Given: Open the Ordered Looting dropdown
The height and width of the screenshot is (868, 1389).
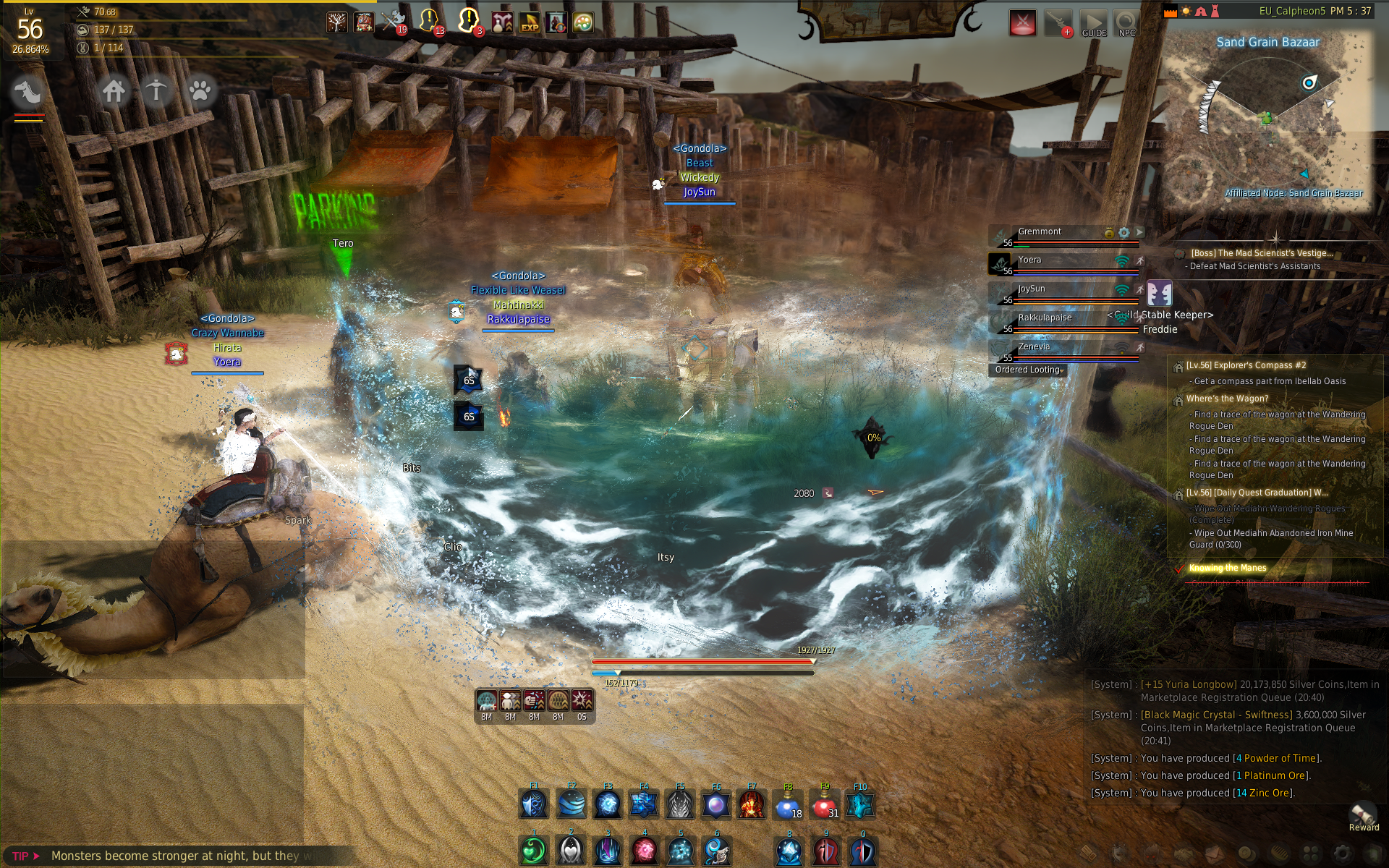Looking at the screenshot, I should 1029,370.
